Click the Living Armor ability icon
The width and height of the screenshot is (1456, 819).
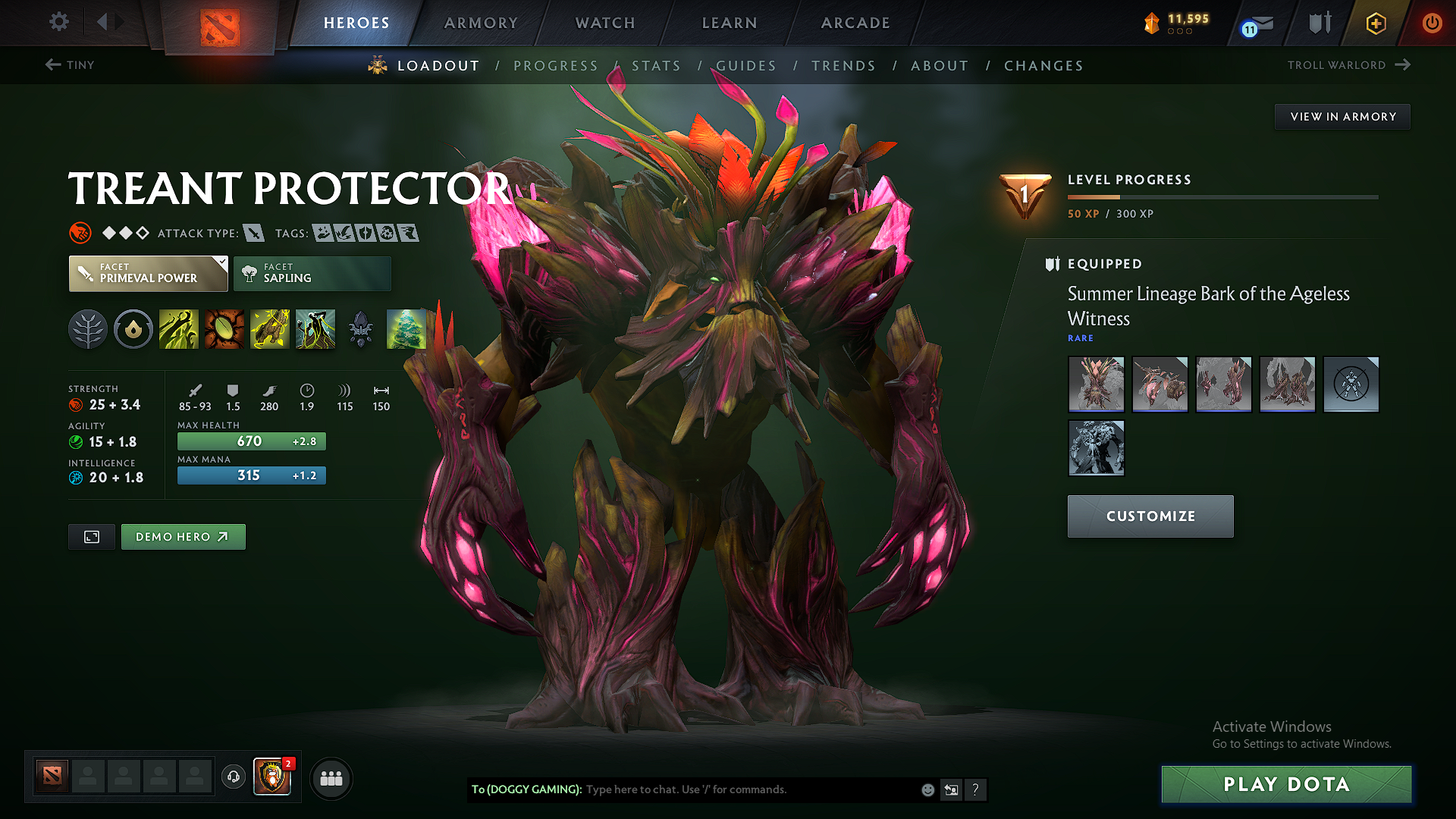coord(270,329)
